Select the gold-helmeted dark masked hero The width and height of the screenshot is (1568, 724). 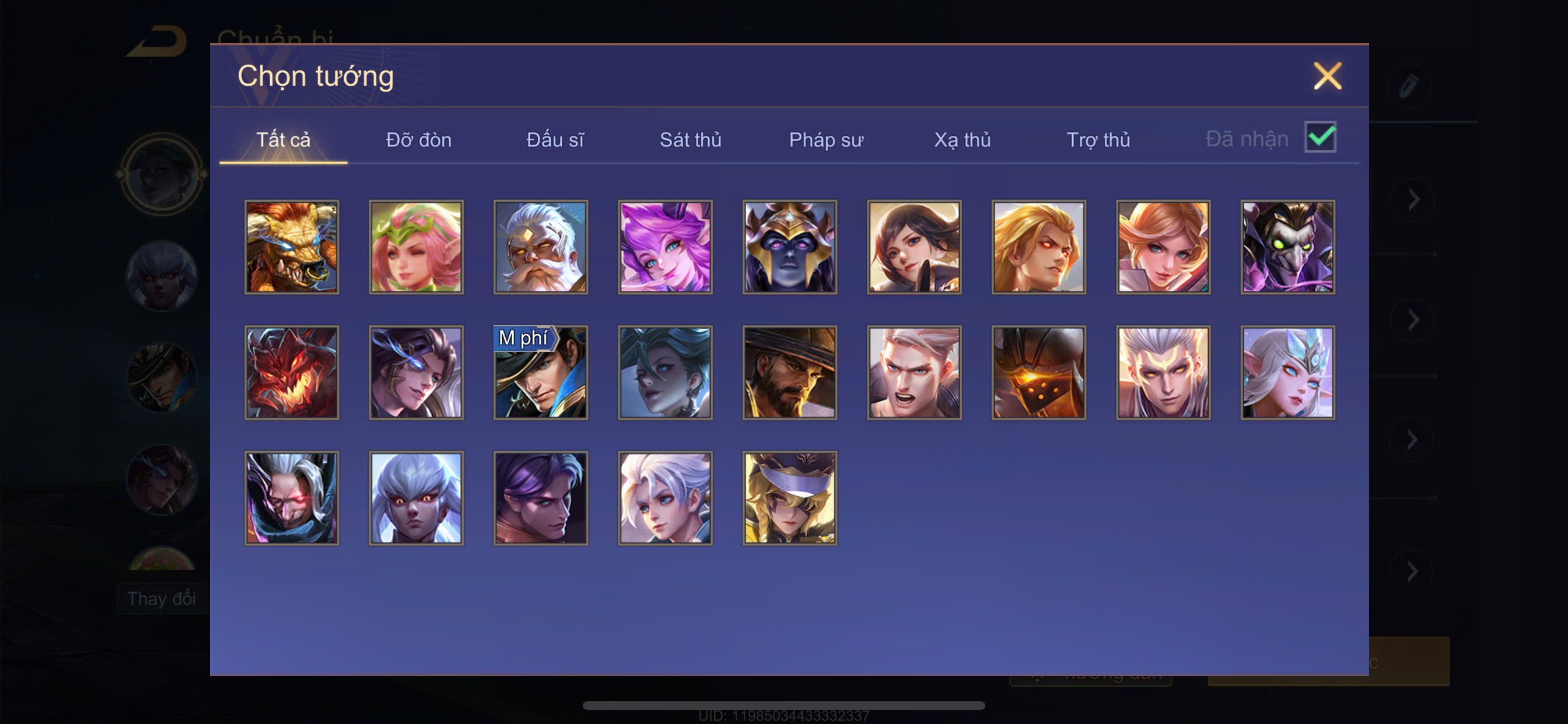[789, 247]
